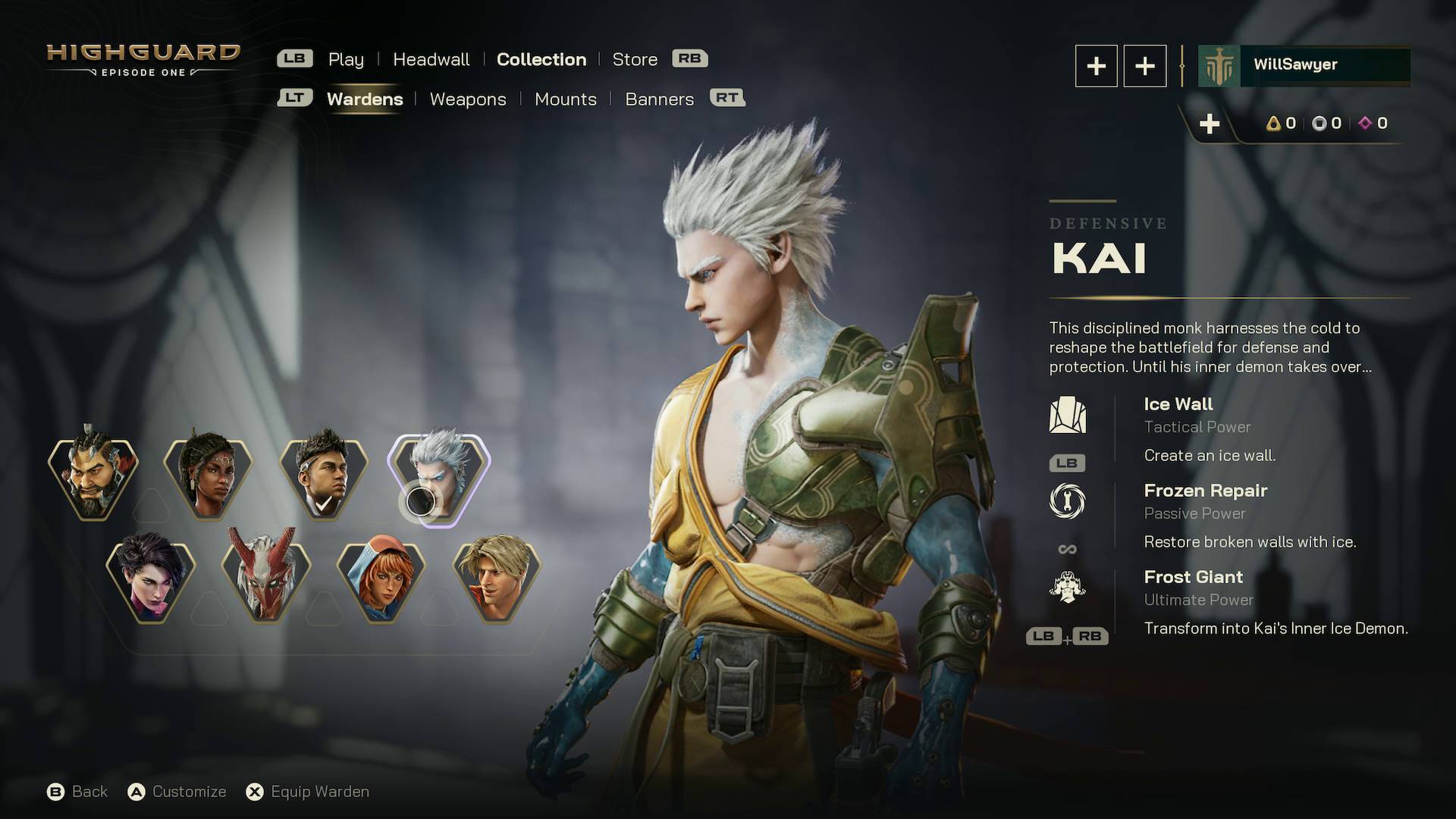Viewport: 1456px width, 819px height.
Task: Select the Headwall menu item
Action: 431,59
